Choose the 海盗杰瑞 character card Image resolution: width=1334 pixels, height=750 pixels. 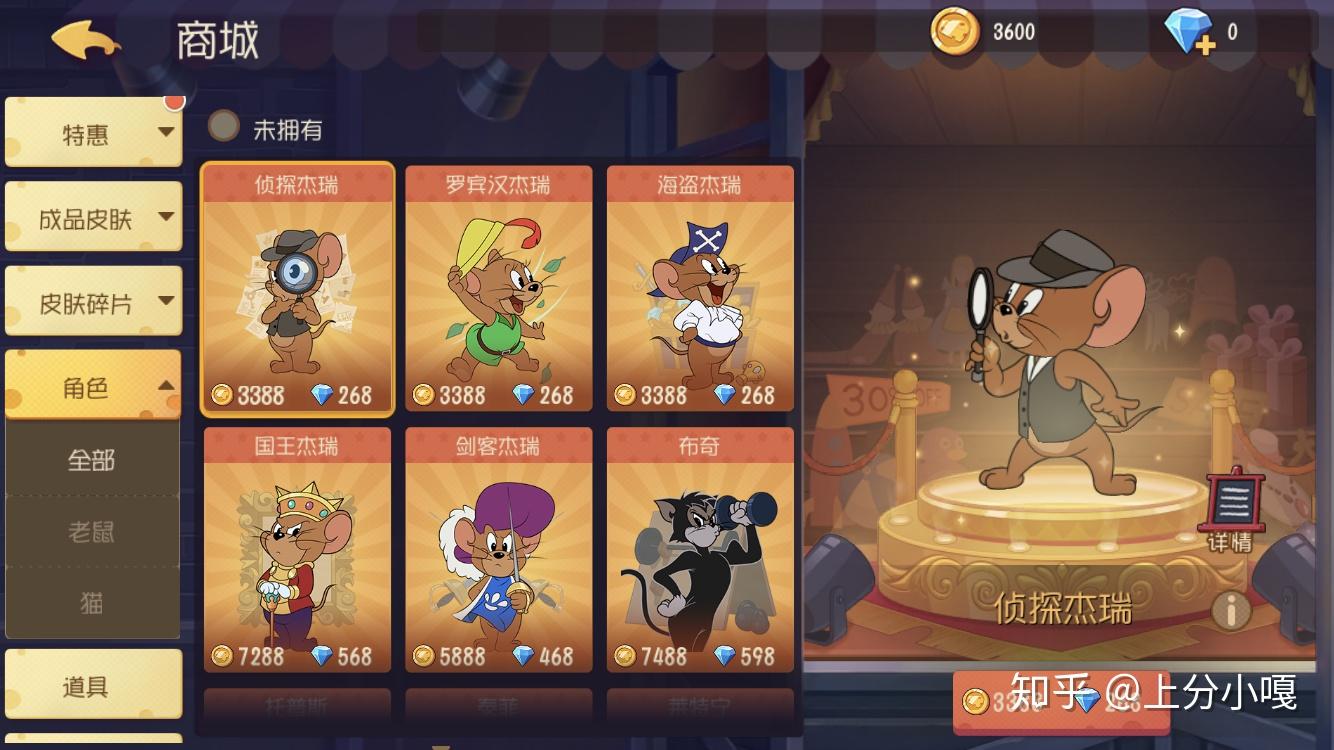(x=700, y=288)
